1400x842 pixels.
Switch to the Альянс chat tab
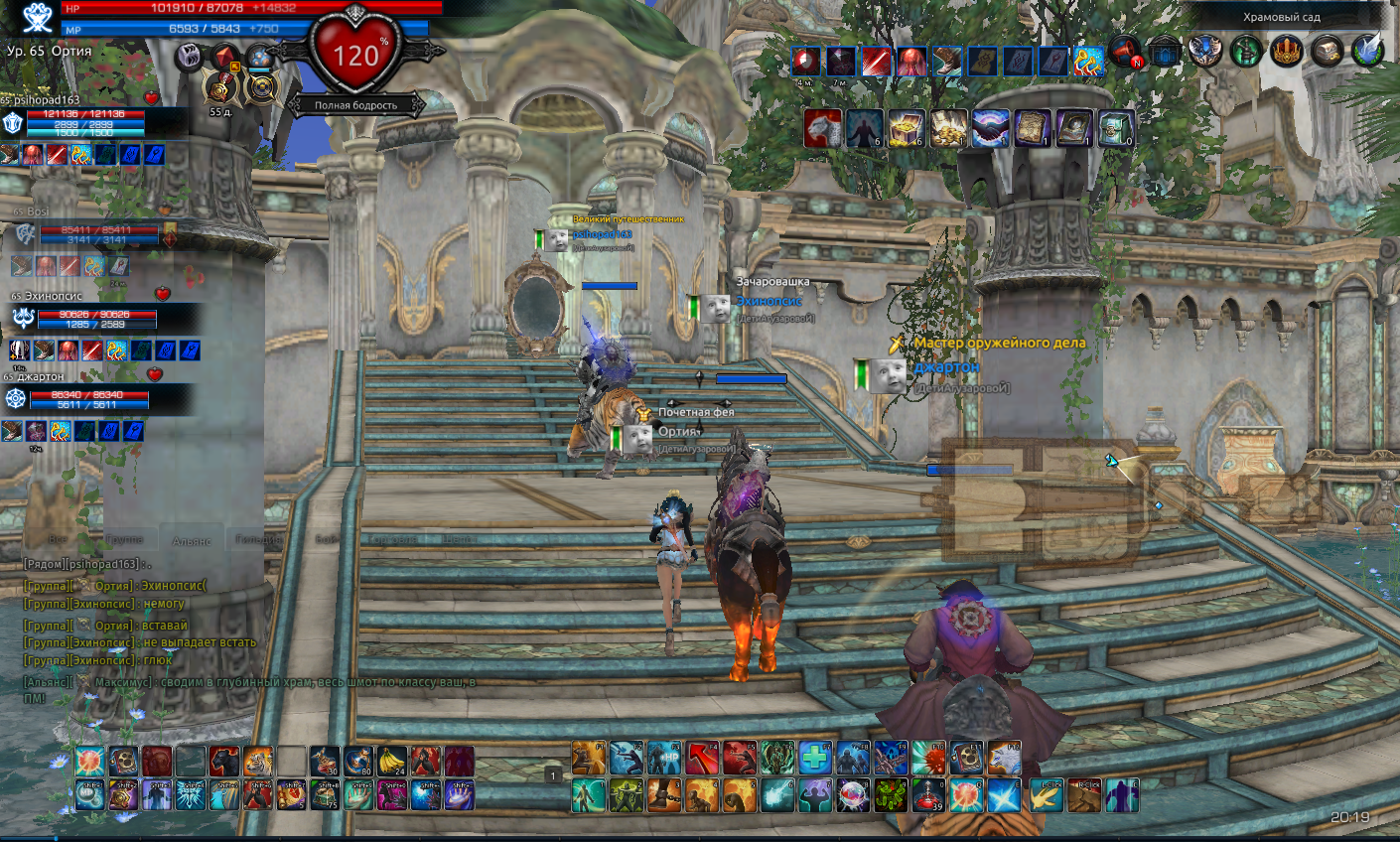point(191,540)
